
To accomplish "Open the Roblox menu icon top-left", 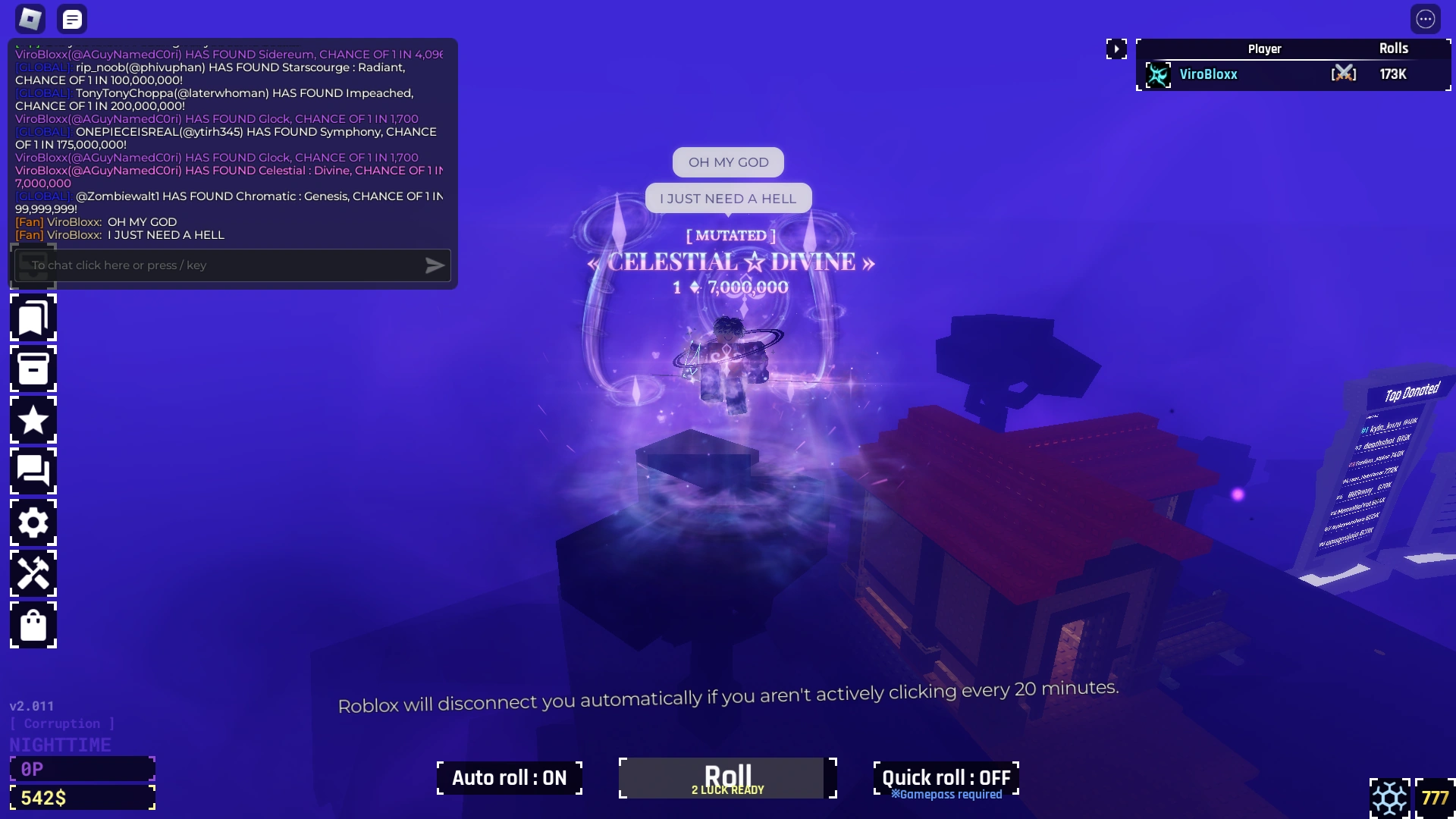I will pyautogui.click(x=30, y=18).
